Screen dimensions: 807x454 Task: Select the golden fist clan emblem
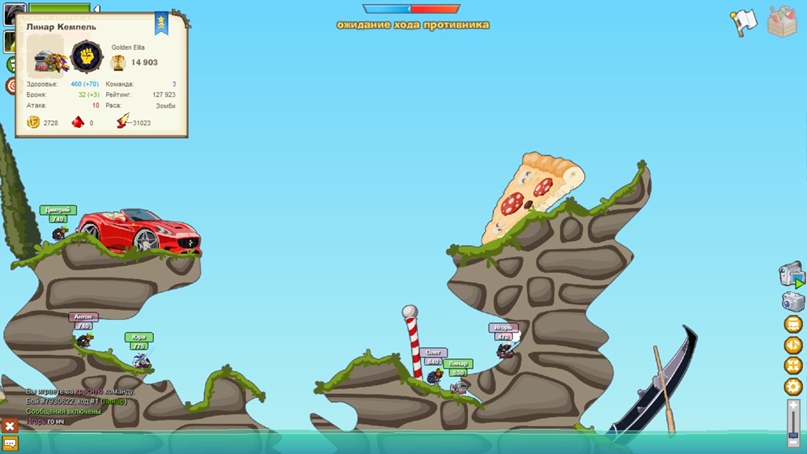(87, 56)
